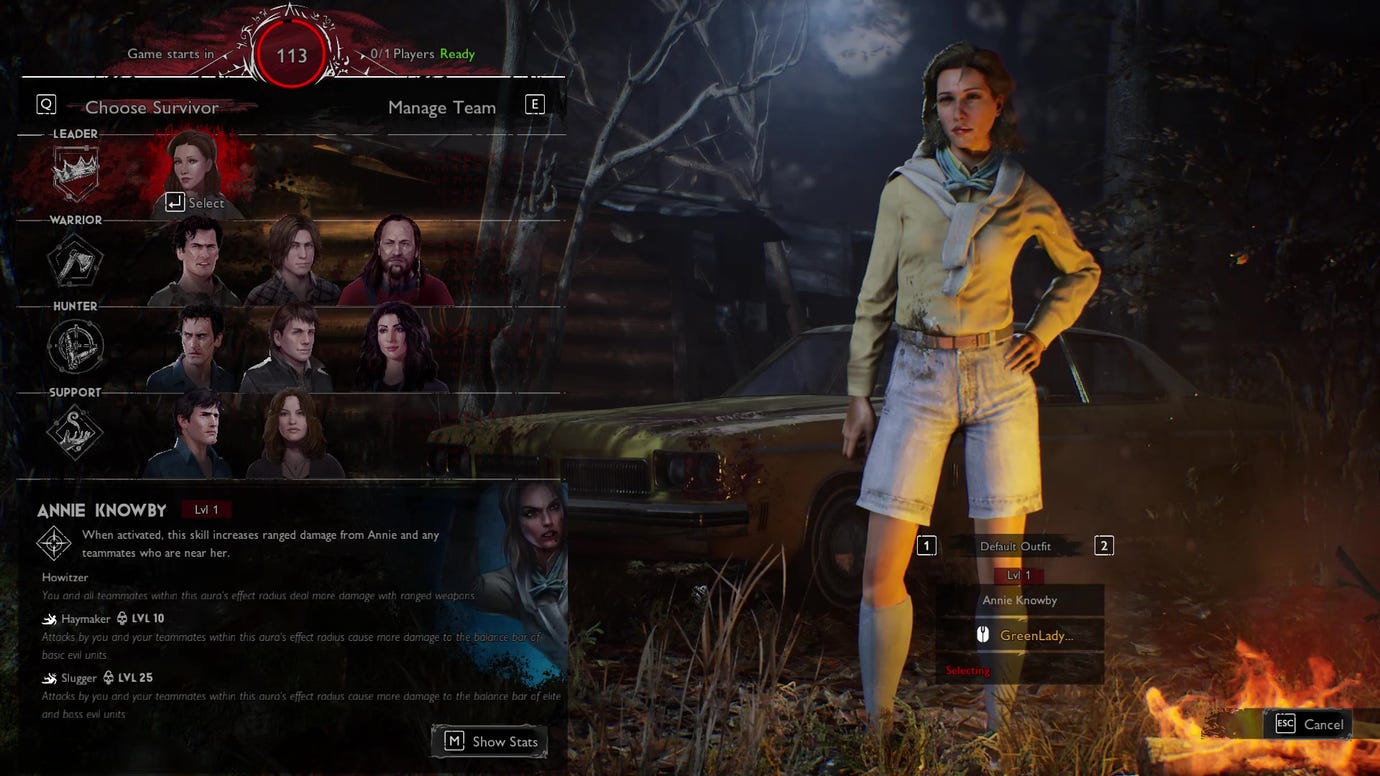The width and height of the screenshot is (1380, 776).
Task: Open the Choose Survivor screen
Action: point(151,107)
